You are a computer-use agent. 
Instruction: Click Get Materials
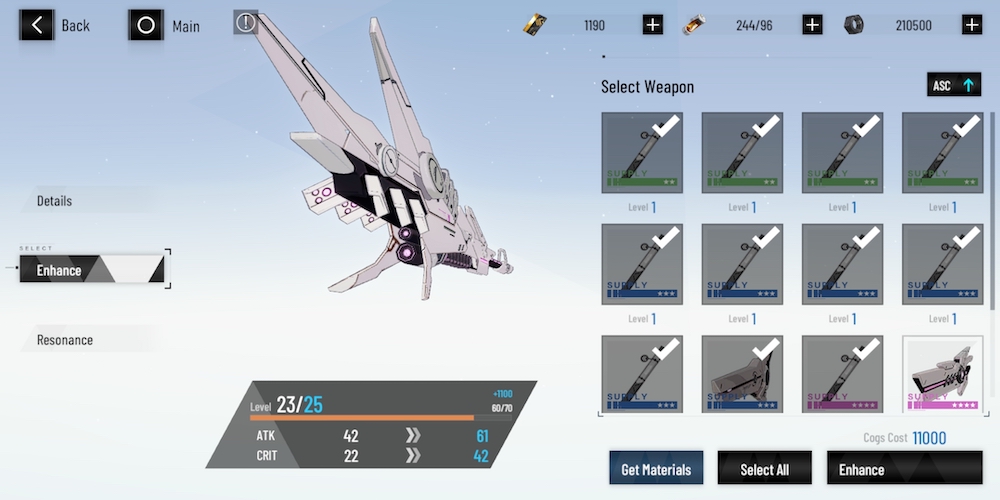coord(656,469)
